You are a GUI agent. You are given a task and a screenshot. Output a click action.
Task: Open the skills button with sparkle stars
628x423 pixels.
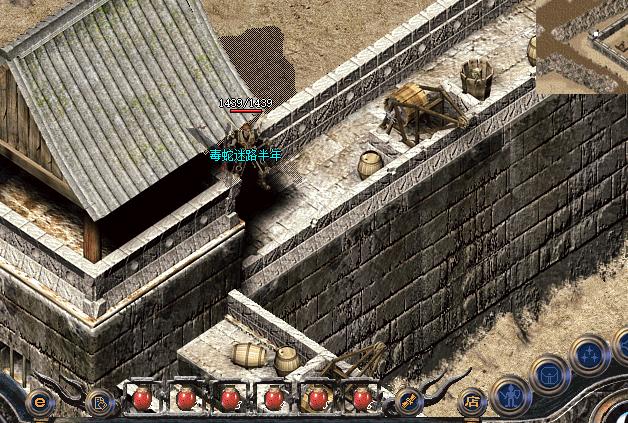[588, 353]
